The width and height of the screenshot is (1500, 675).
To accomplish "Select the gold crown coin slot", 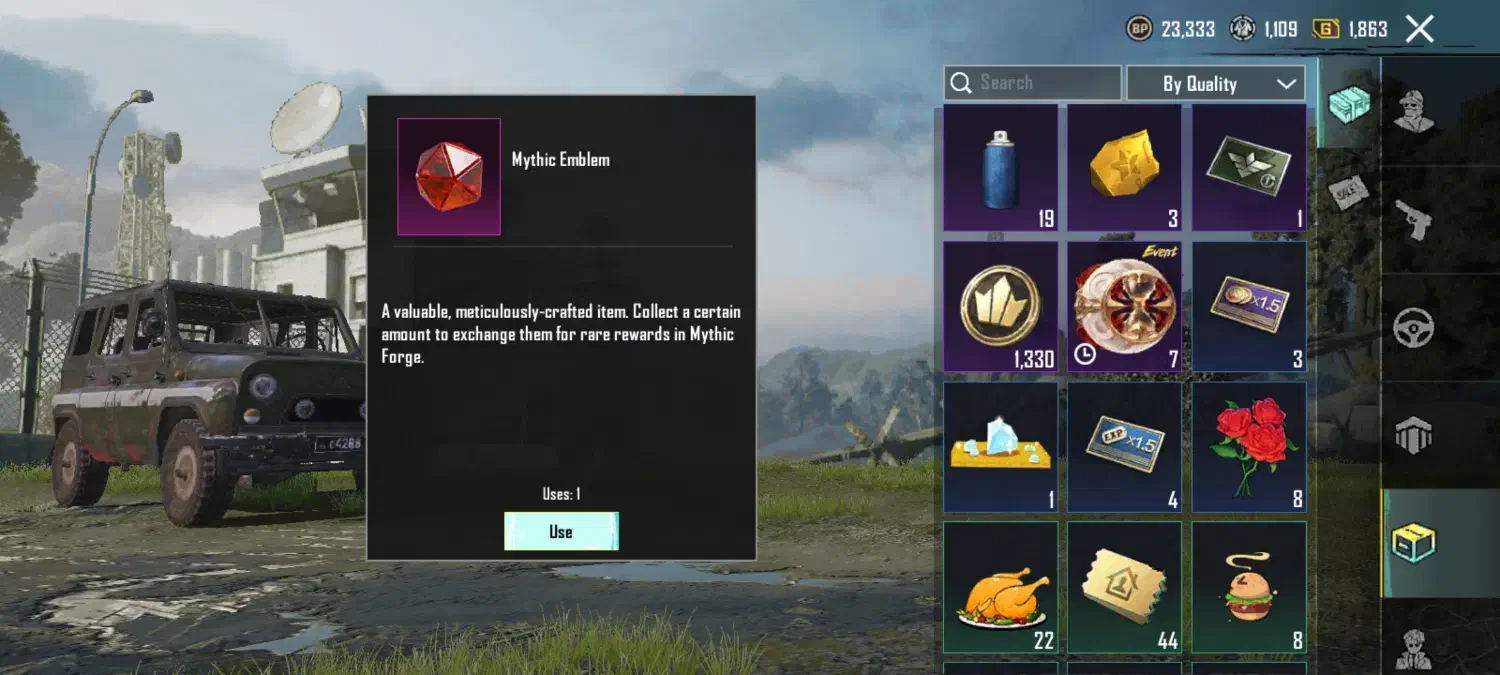I will tap(1000, 306).
